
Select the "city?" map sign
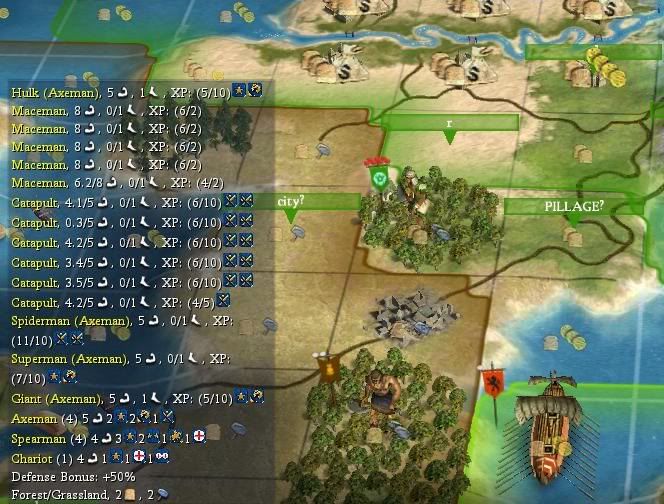click(x=290, y=201)
